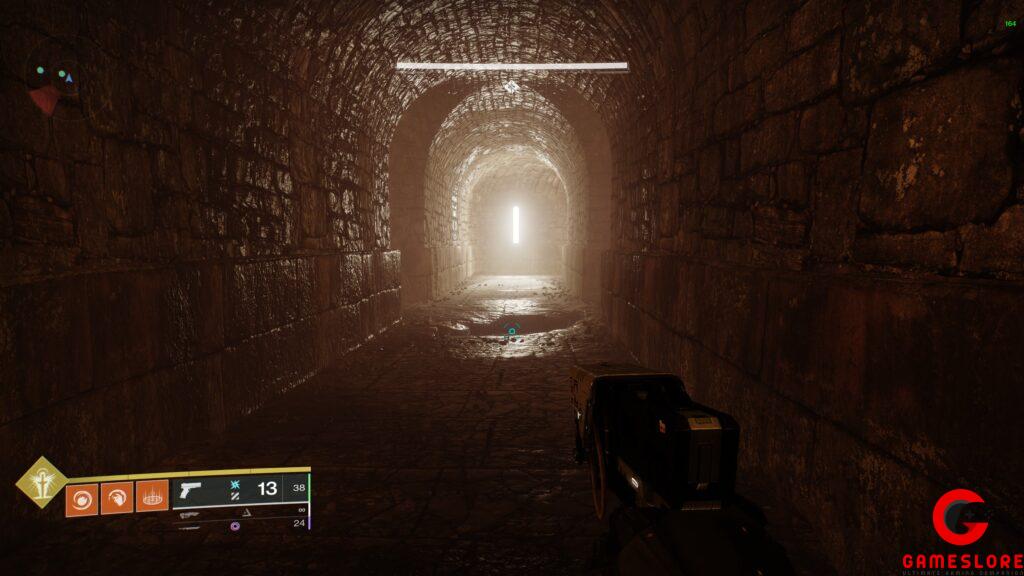Trigger the orange class ability rift icon
Screen dimensions: 1024x576
pyautogui.click(x=152, y=497)
